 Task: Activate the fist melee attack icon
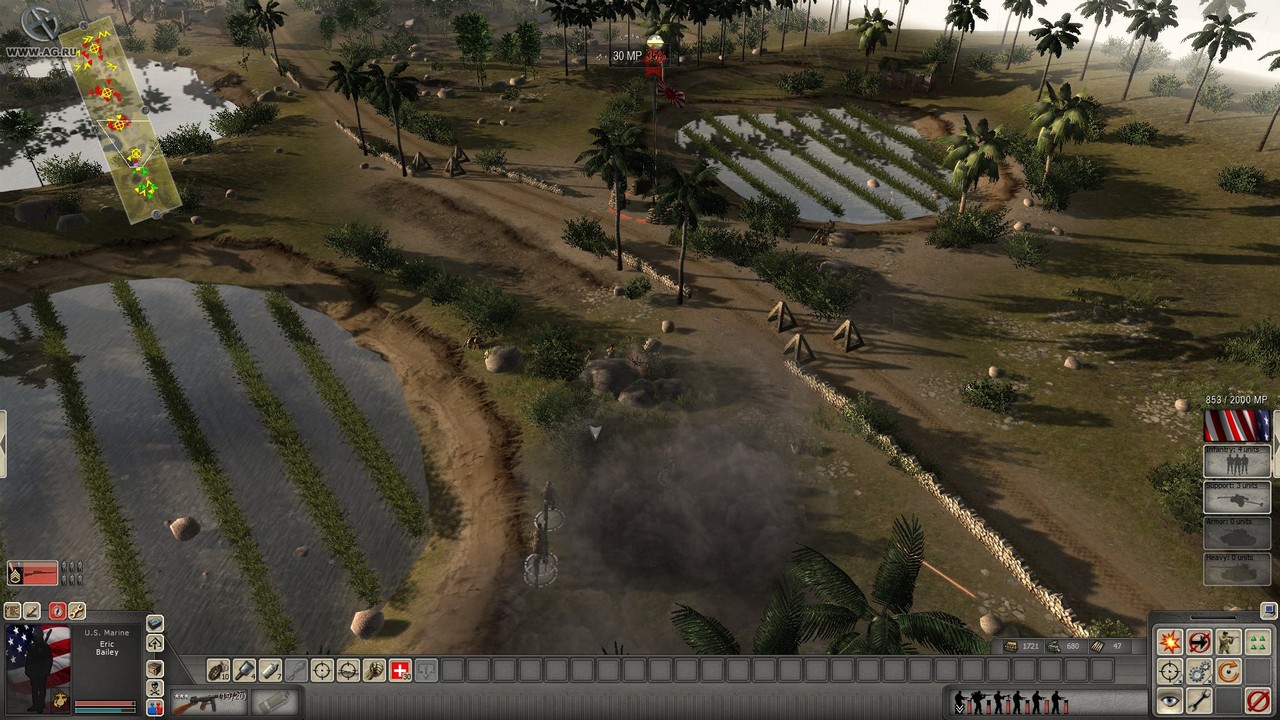pyautogui.click(x=374, y=670)
